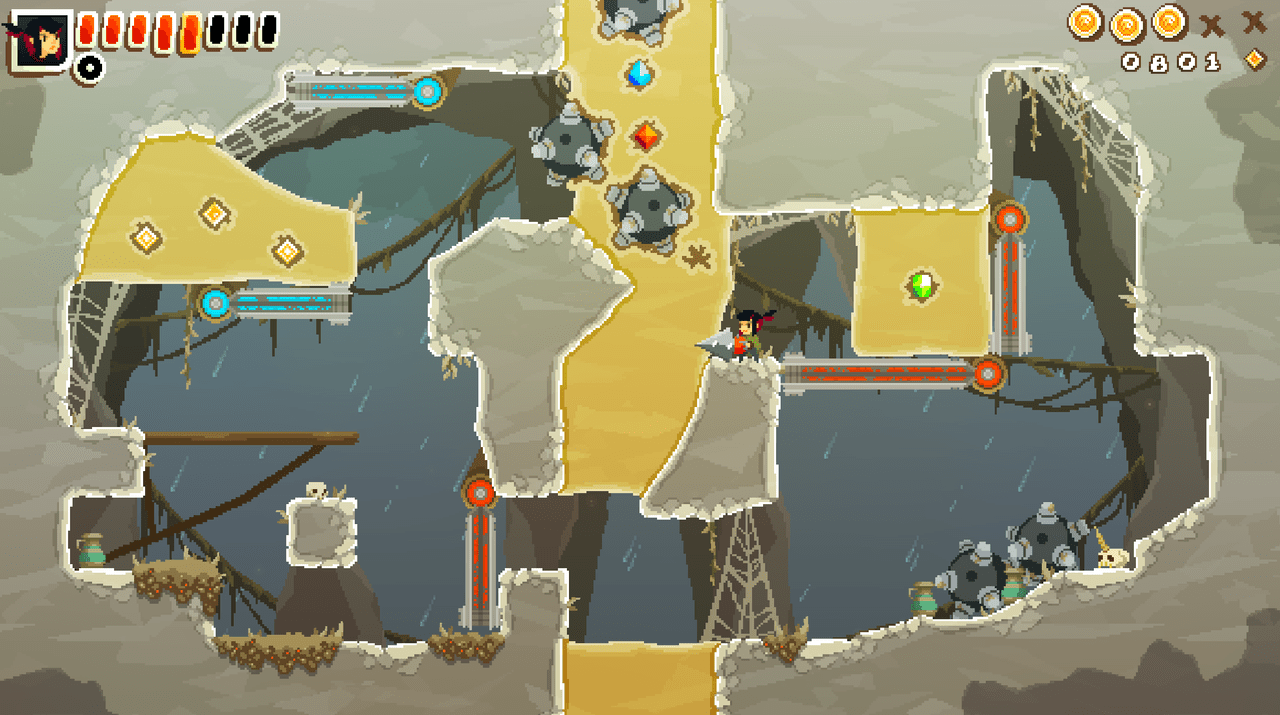The height and width of the screenshot is (715, 1280).
Task: Click the orange gem currency icon
Action: (x=1255, y=61)
